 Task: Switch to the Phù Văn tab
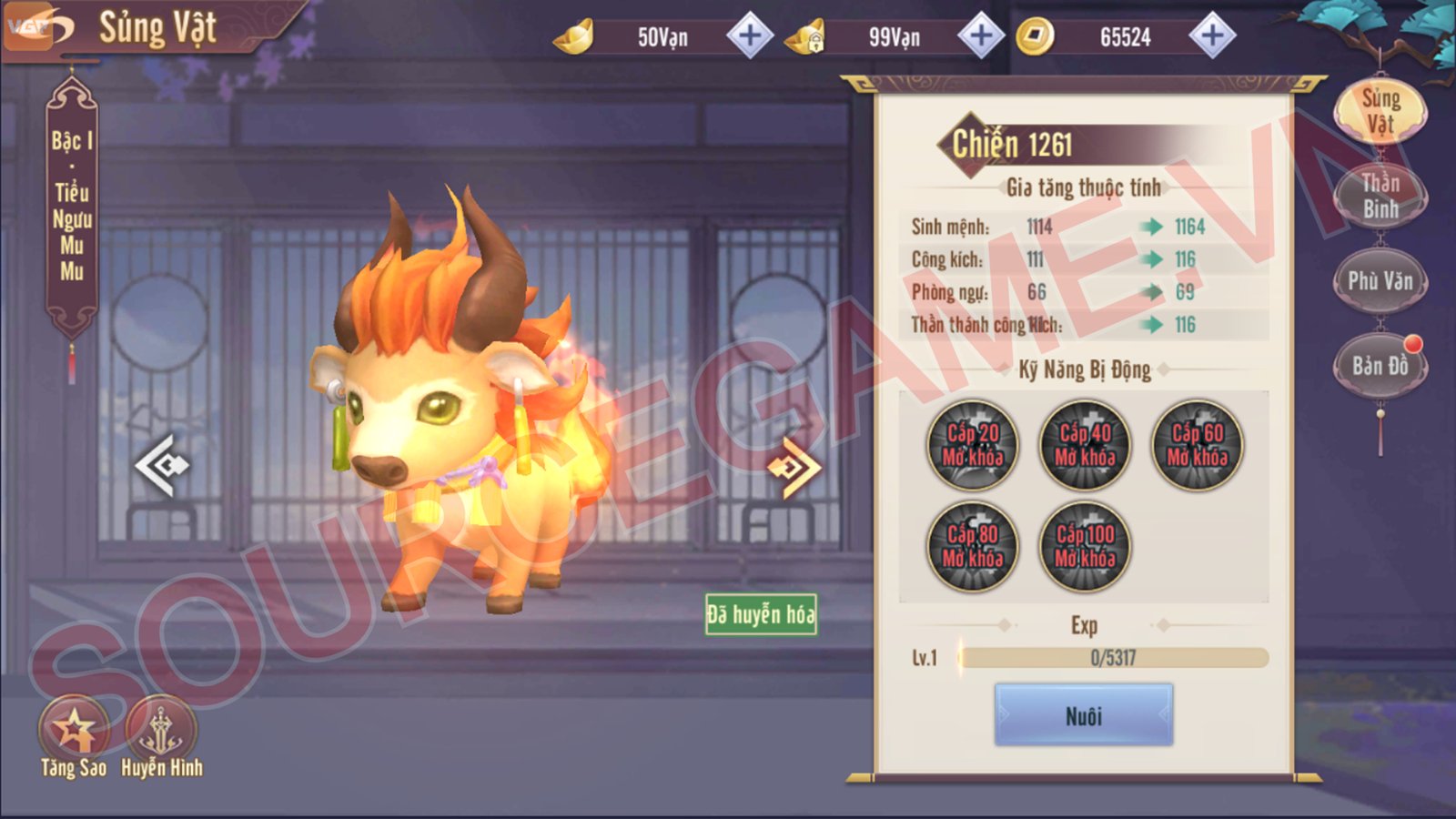click(x=1380, y=281)
